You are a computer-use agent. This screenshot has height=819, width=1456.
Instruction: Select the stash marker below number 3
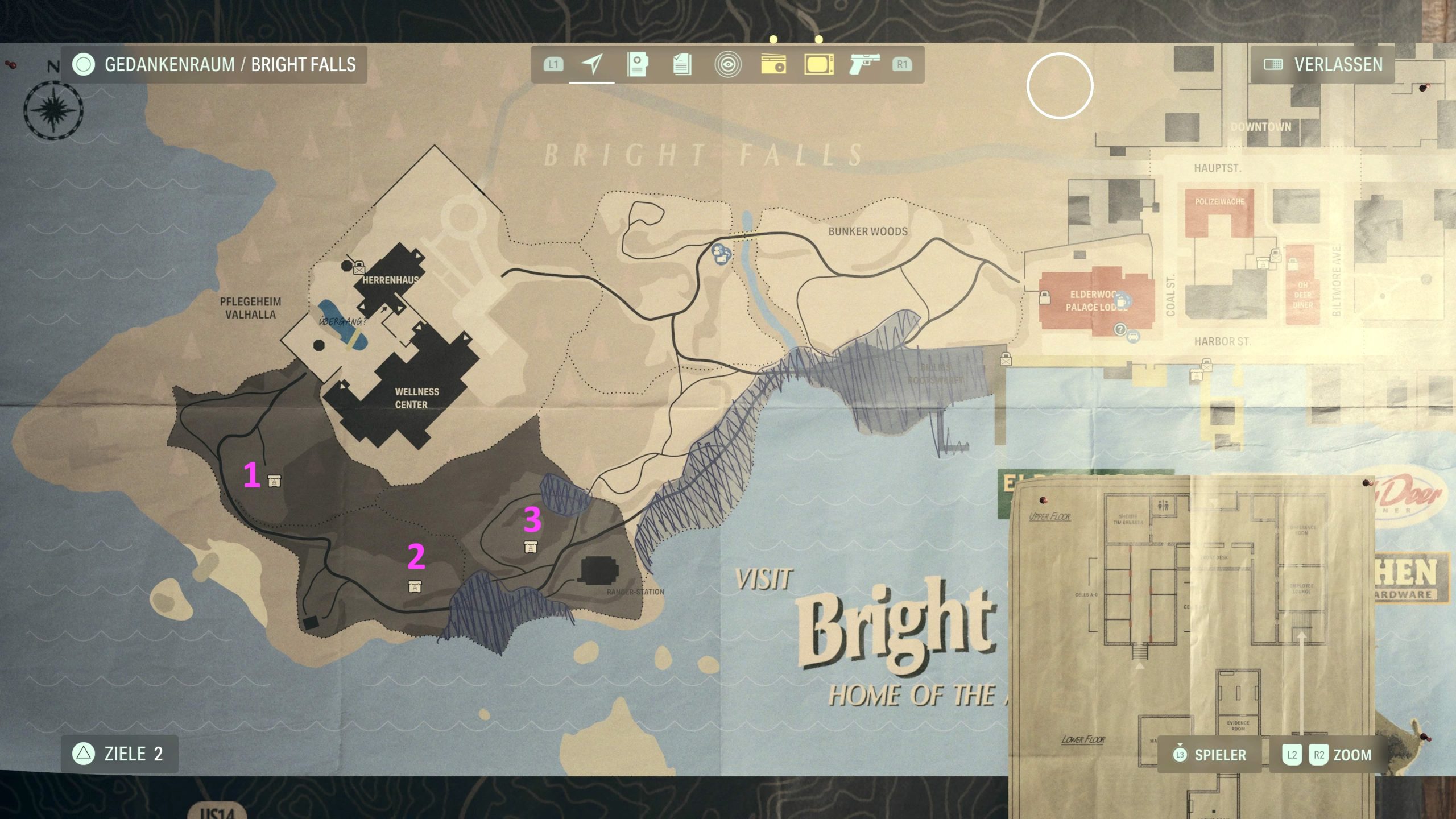click(x=531, y=547)
